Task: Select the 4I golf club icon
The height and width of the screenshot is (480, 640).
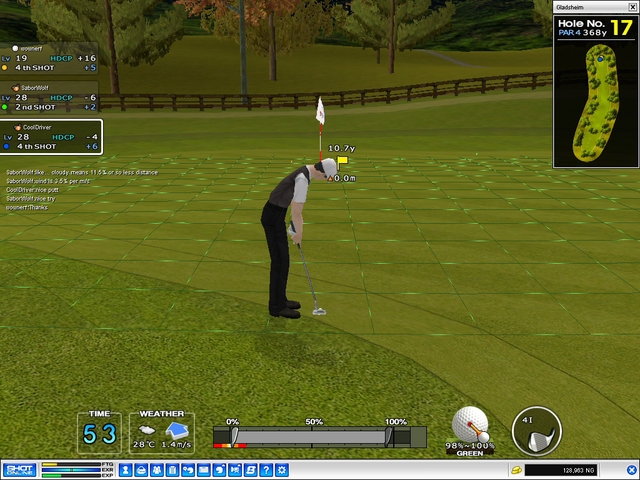Action: pos(536,431)
